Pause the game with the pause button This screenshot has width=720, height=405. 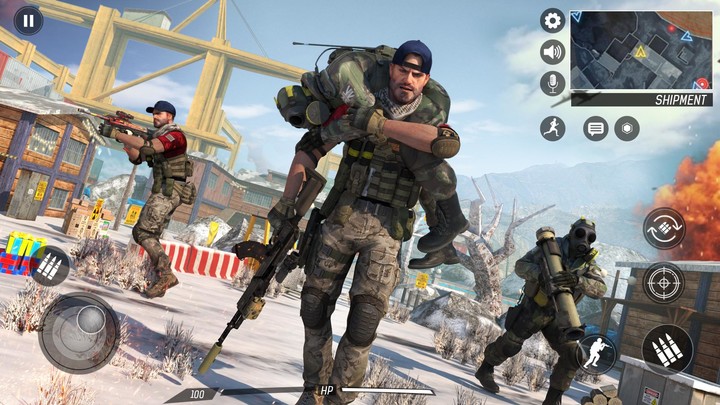[x=28, y=20]
